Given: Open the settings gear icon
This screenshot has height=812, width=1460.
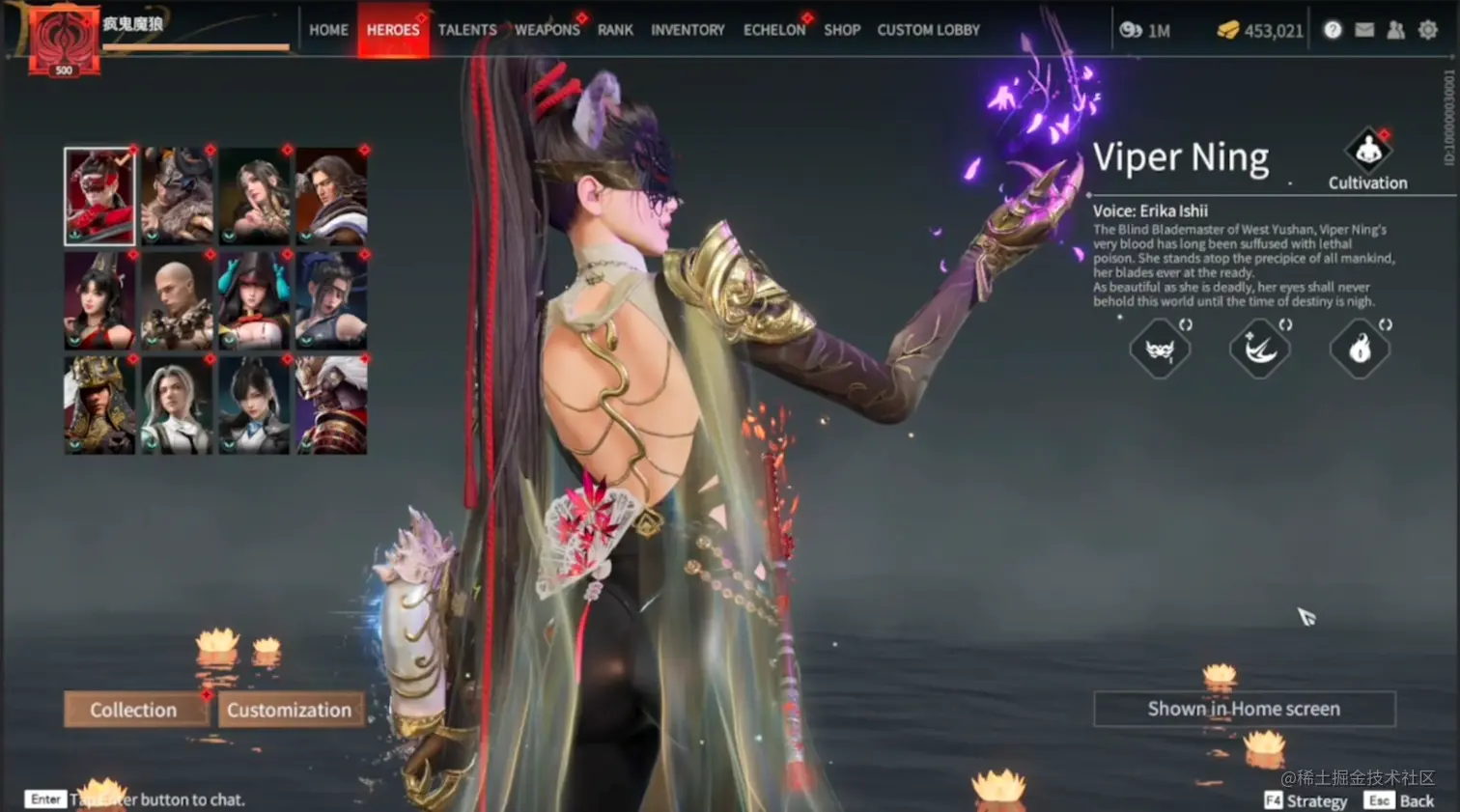Looking at the screenshot, I should click(x=1428, y=30).
